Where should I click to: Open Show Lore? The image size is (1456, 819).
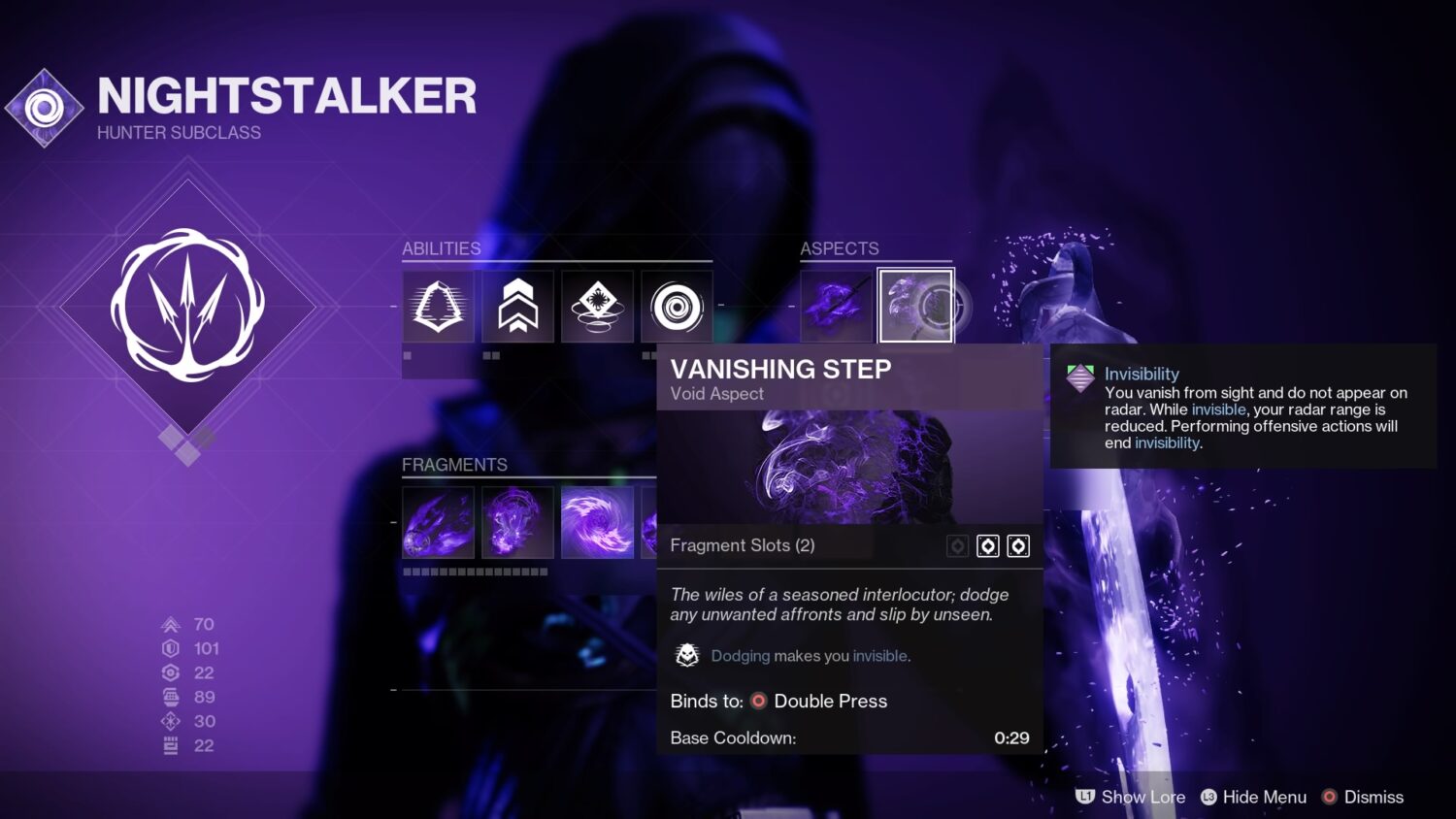tap(1143, 797)
